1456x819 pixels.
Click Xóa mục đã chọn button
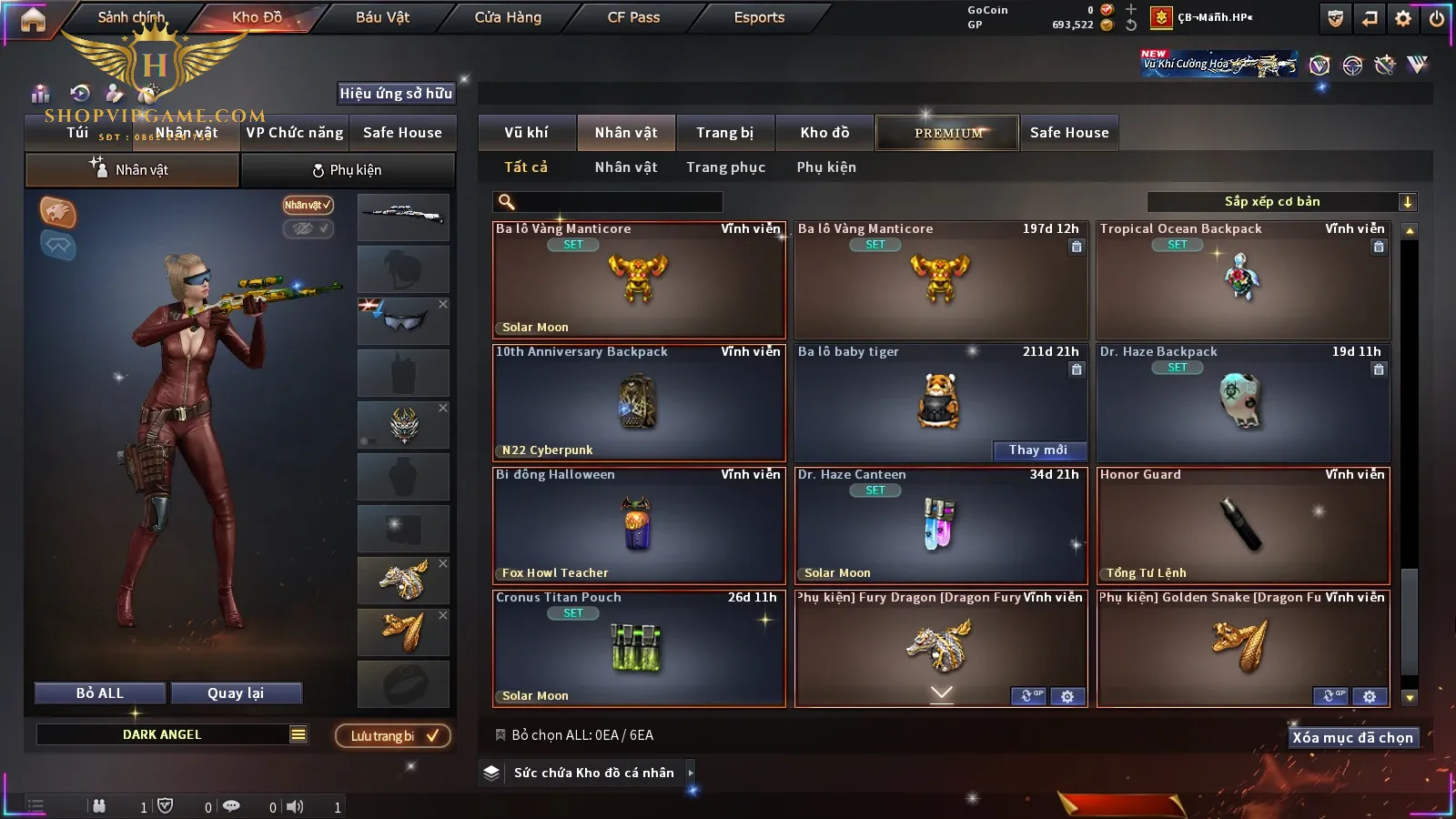[x=1352, y=738]
